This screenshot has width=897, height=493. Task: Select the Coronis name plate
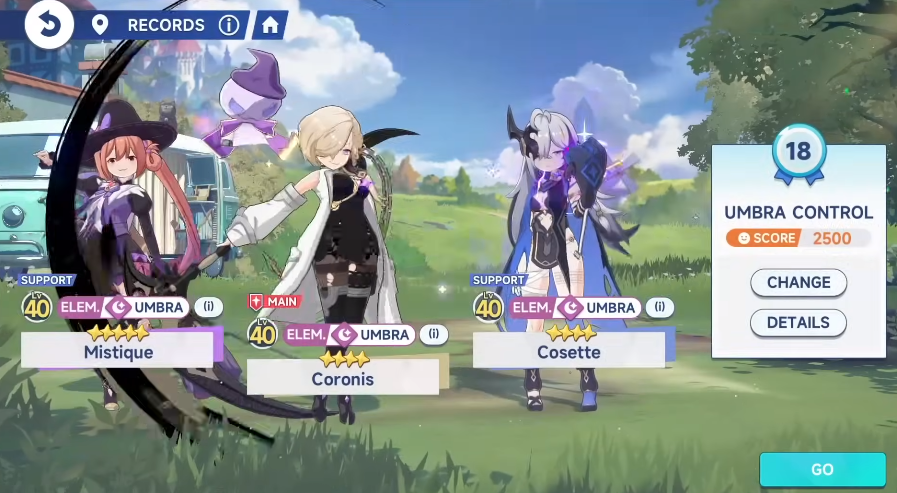342,378
